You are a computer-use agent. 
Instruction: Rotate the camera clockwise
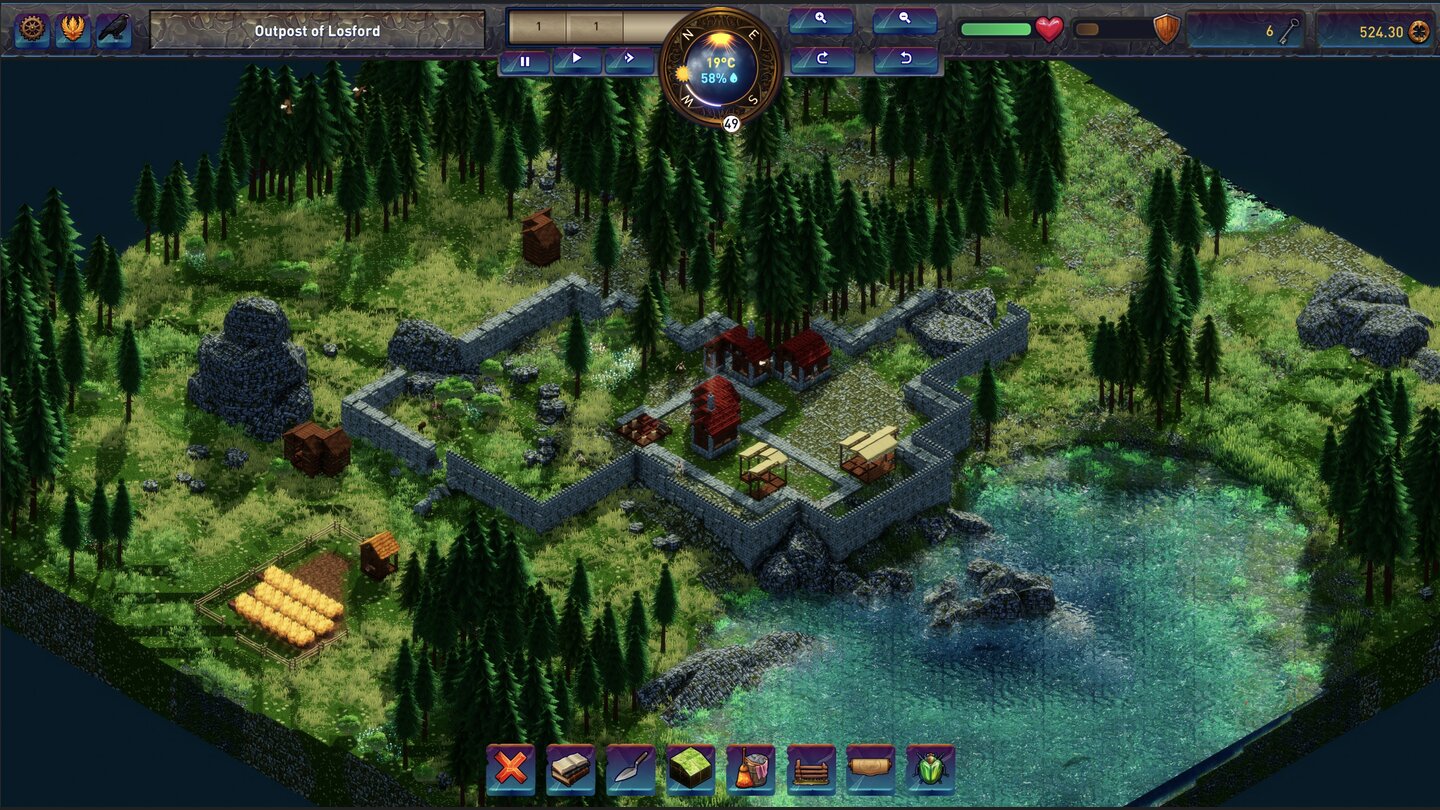[820, 58]
